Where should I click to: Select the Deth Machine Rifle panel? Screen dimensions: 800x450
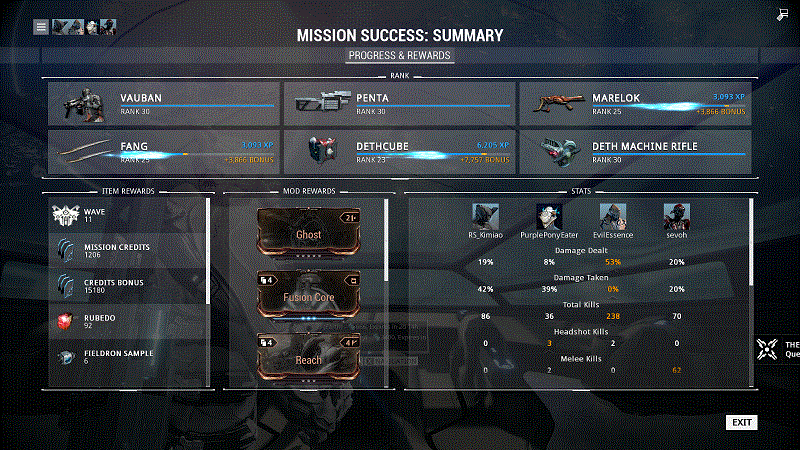click(634, 151)
